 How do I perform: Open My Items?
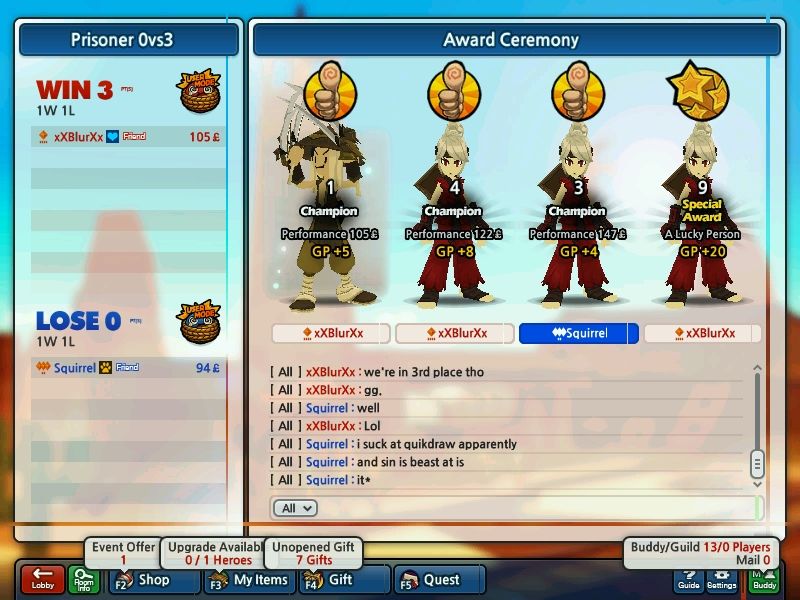pos(251,579)
